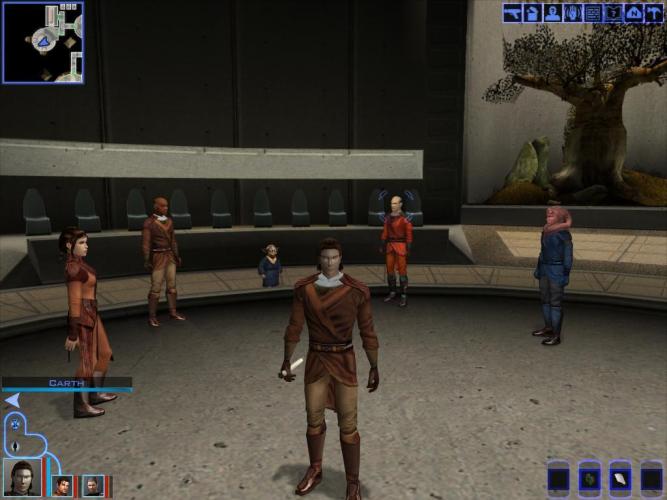Show the messages log icon

(593, 13)
